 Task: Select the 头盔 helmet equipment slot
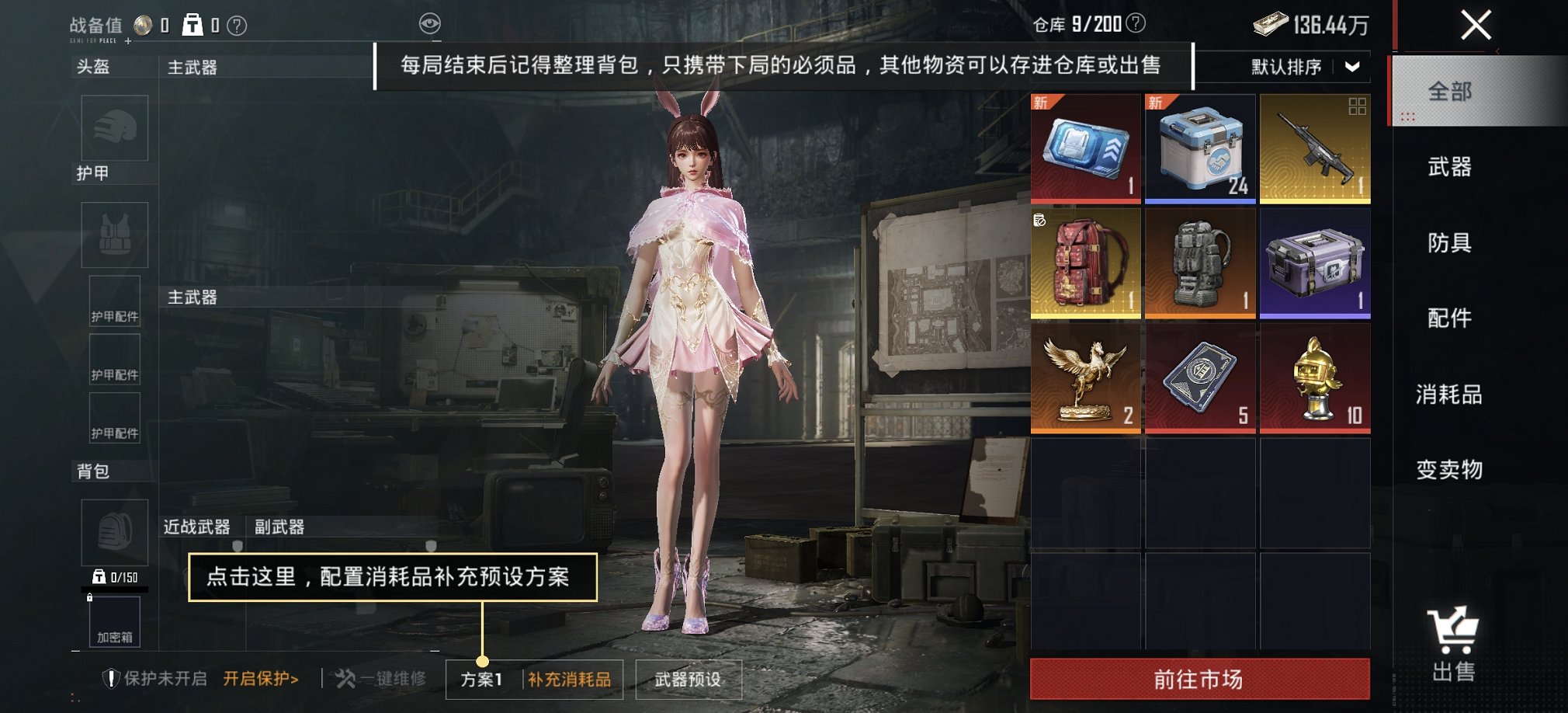pos(115,129)
